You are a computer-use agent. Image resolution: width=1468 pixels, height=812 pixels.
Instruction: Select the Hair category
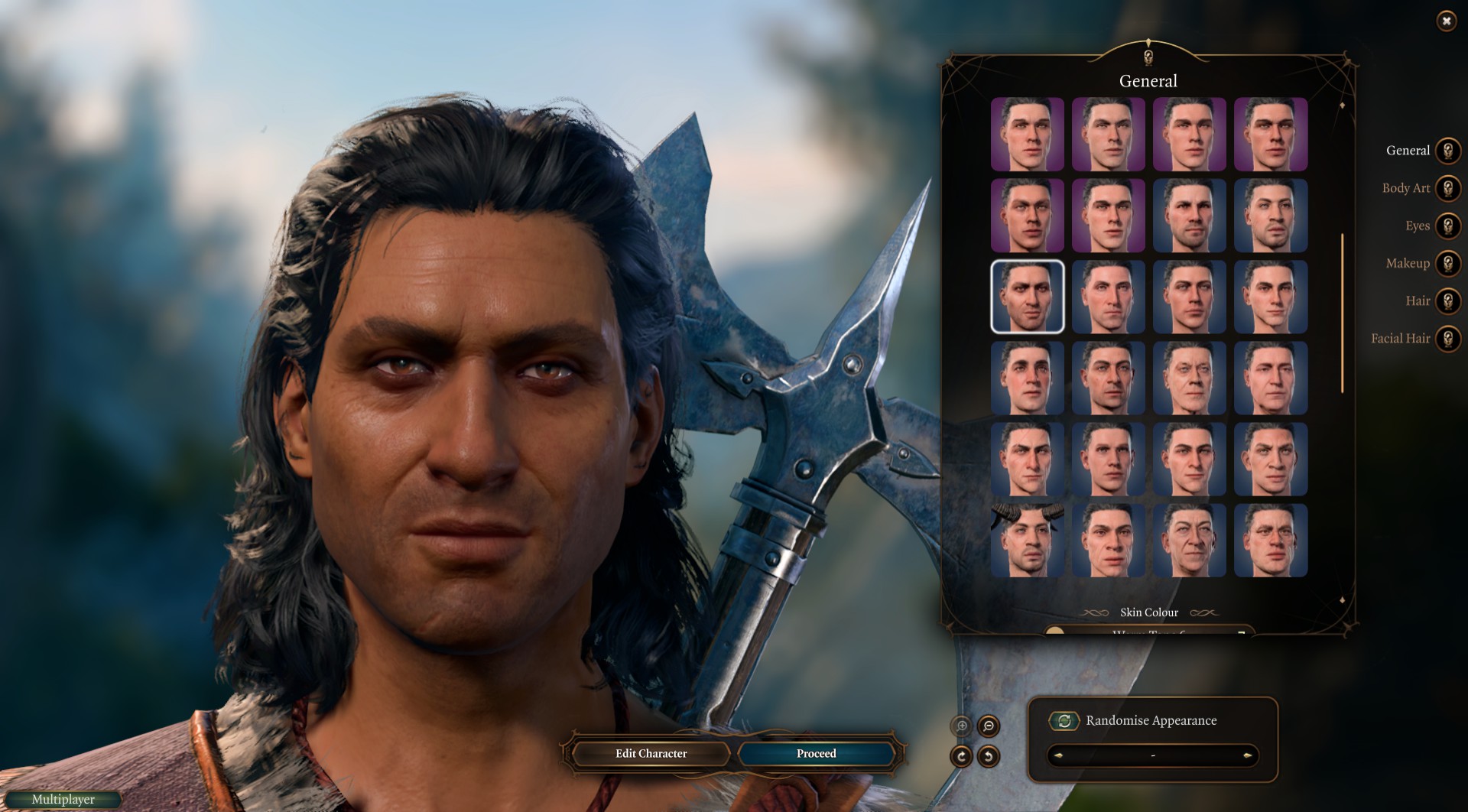pos(1447,300)
